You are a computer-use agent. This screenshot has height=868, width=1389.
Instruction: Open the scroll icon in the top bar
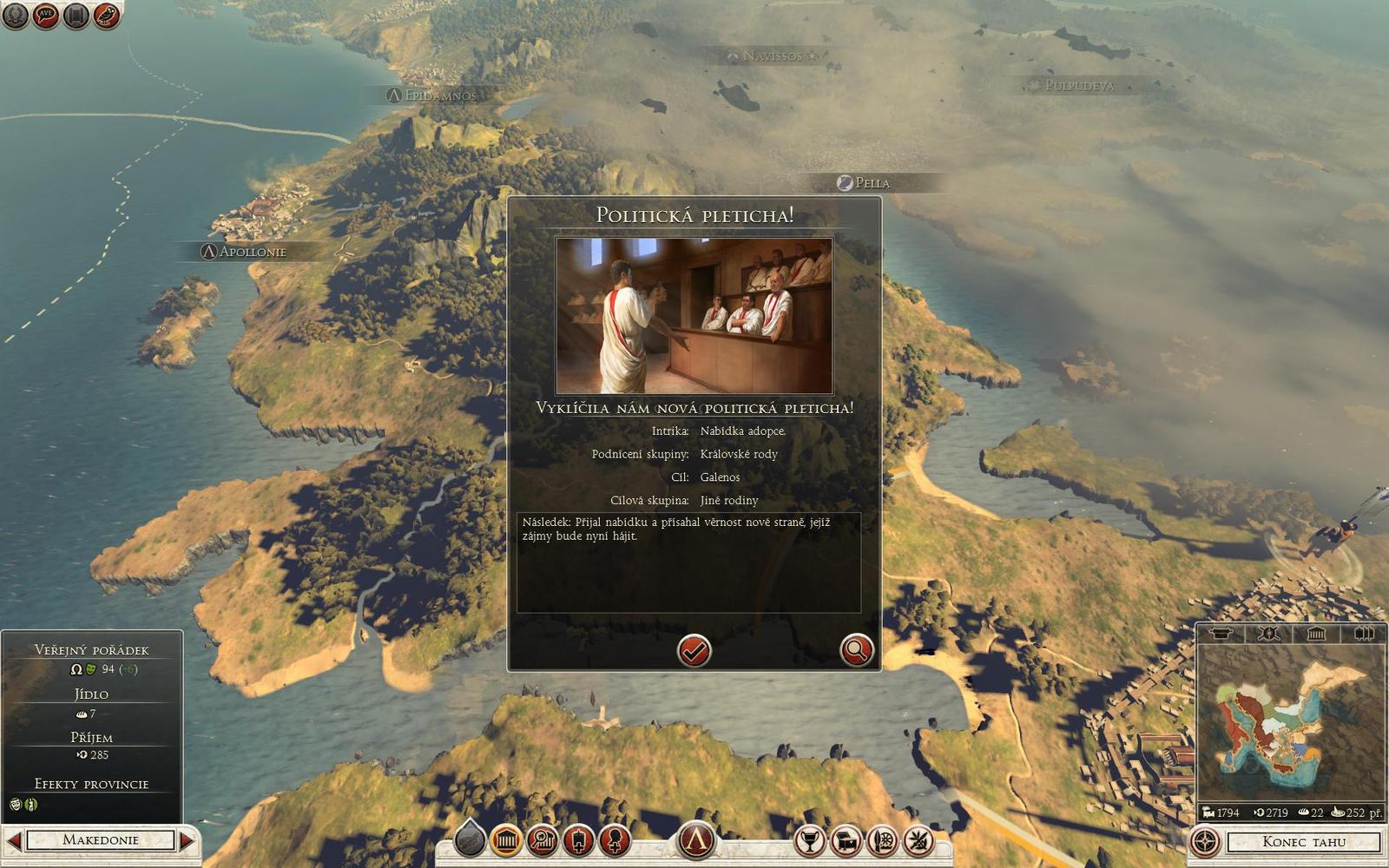[76, 15]
